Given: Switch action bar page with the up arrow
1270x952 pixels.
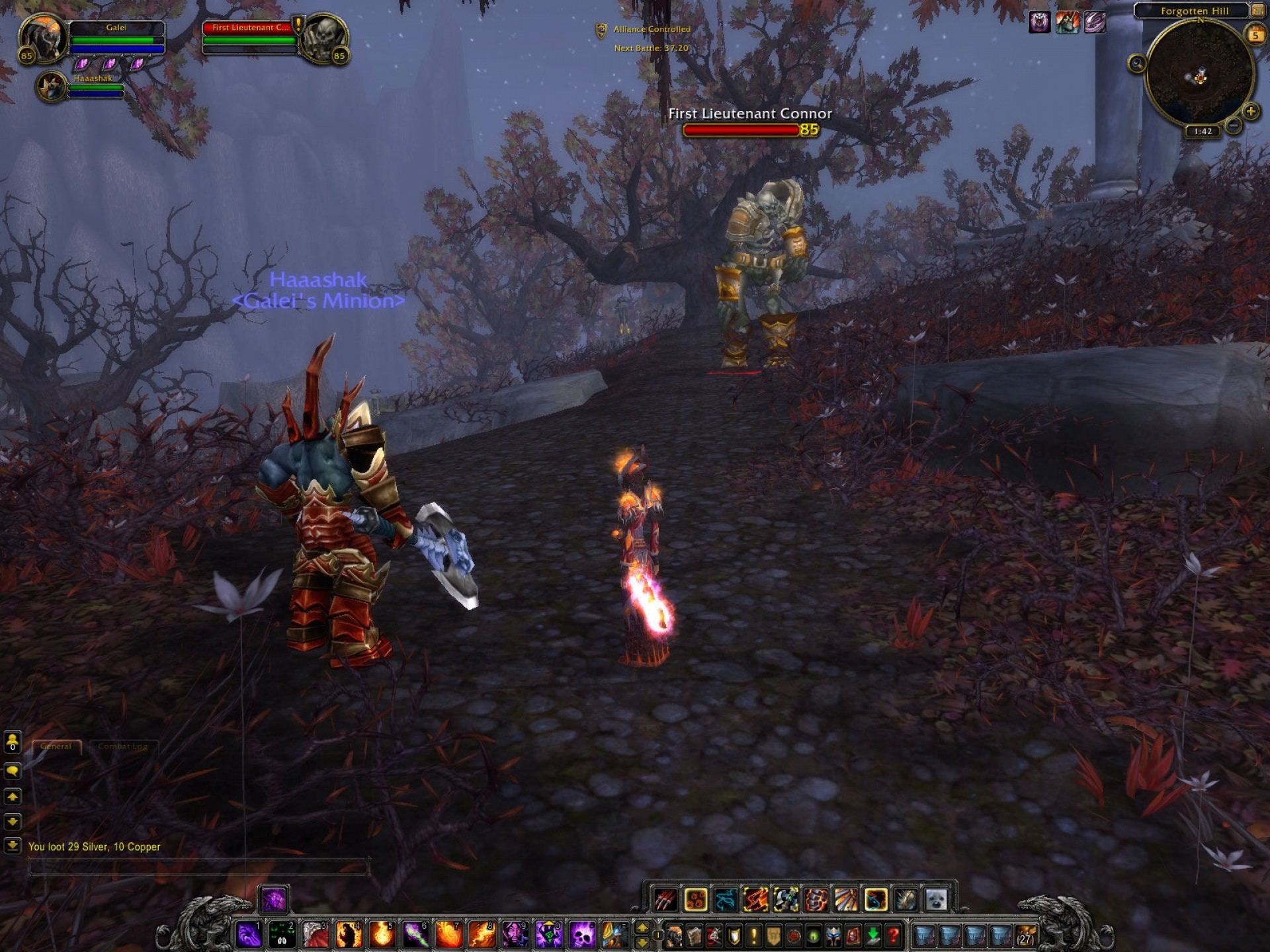Looking at the screenshot, I should (642, 928).
